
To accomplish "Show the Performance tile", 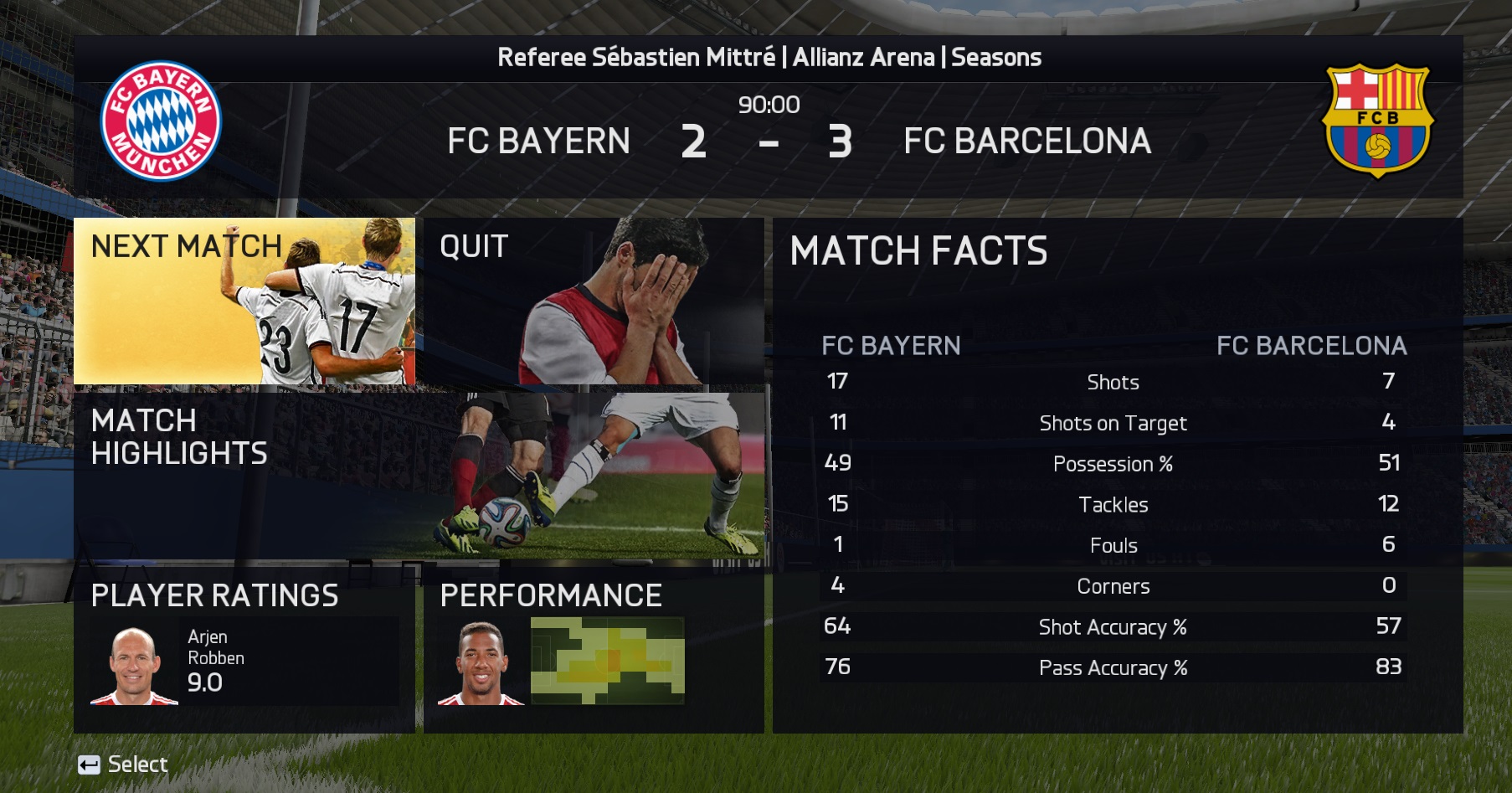I will pos(594,649).
